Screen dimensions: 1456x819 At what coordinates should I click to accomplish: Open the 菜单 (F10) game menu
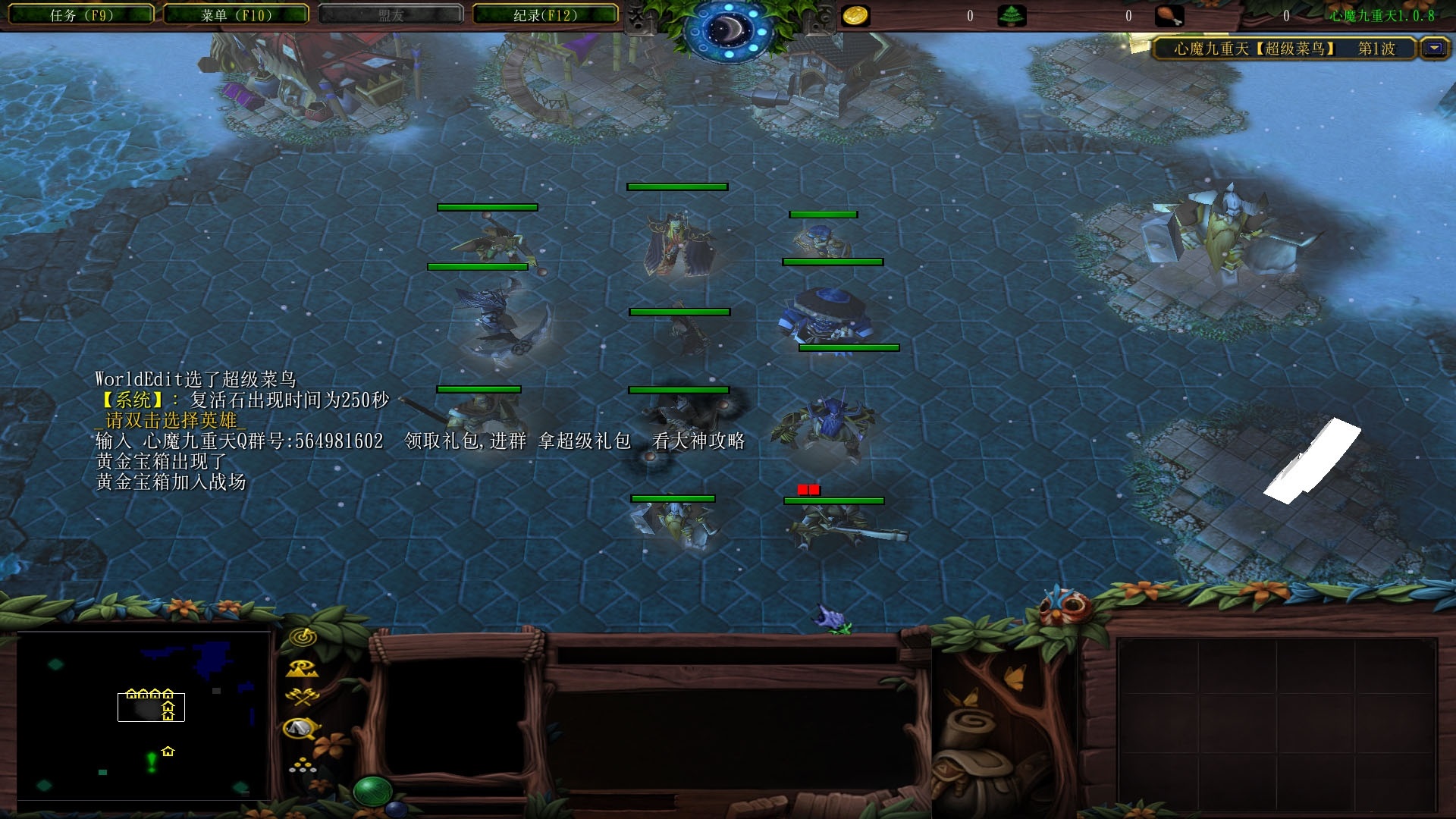(x=236, y=15)
